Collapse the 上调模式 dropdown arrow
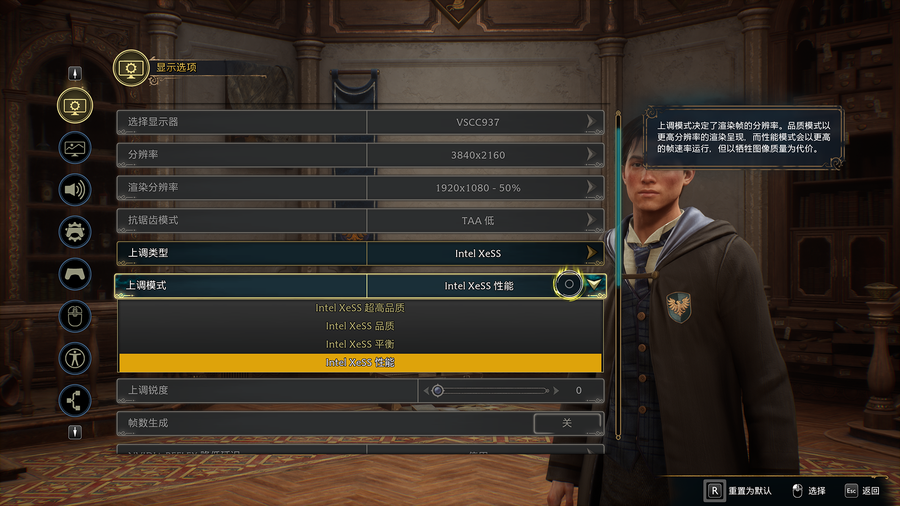900x506 pixels. 596,285
